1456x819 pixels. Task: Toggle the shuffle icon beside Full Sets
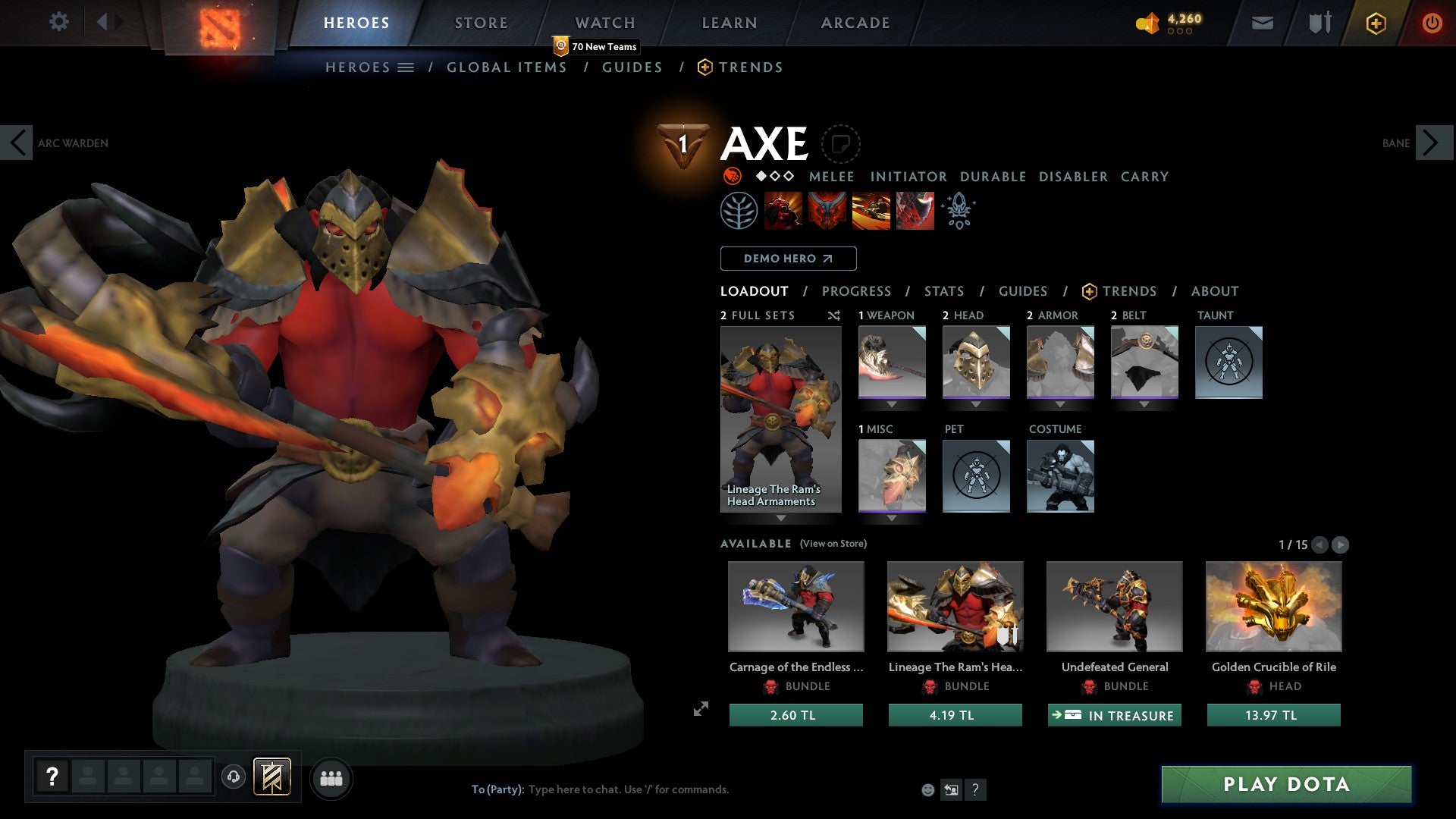point(834,315)
